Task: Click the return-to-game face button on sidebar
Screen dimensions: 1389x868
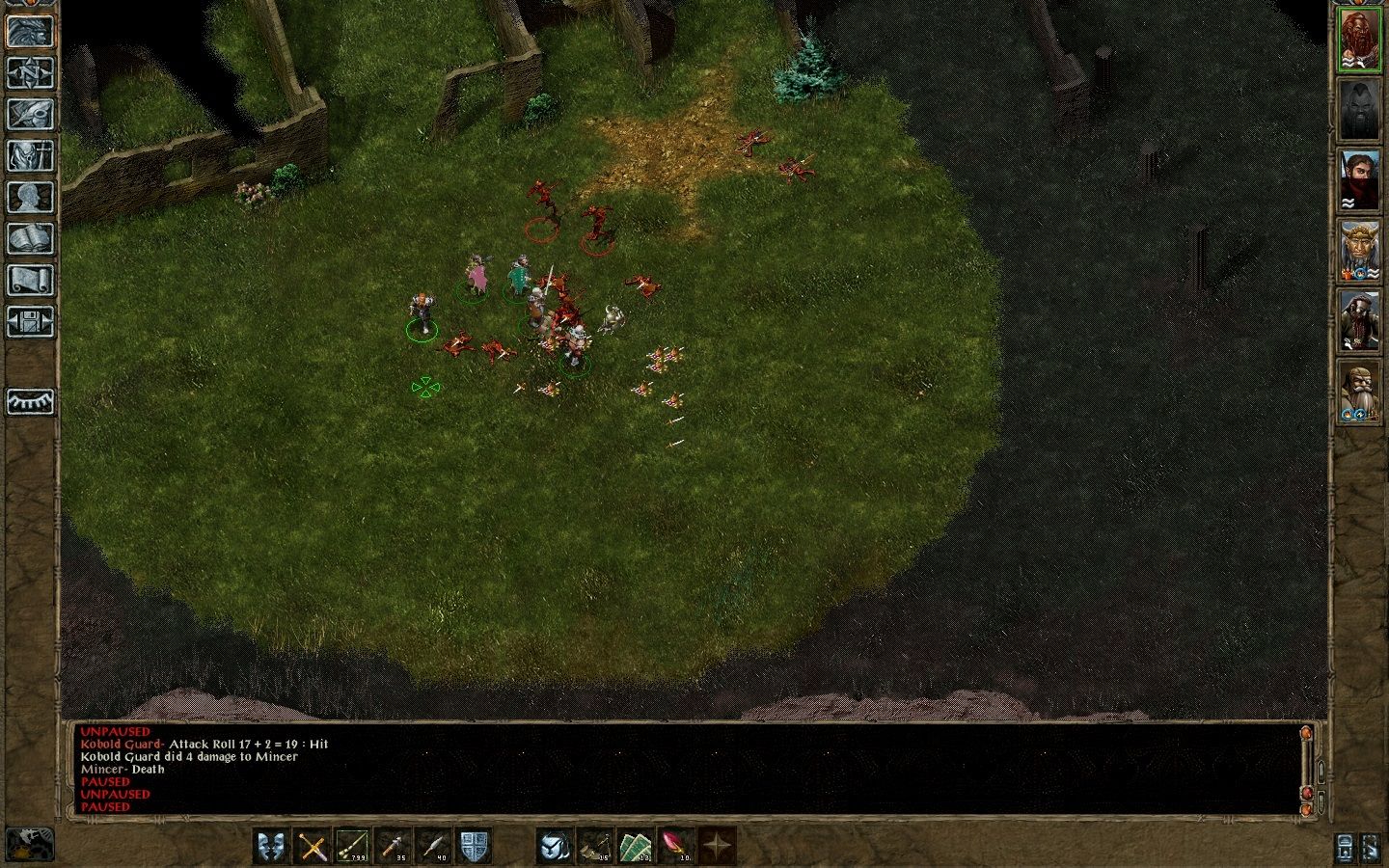Action: 30,31
